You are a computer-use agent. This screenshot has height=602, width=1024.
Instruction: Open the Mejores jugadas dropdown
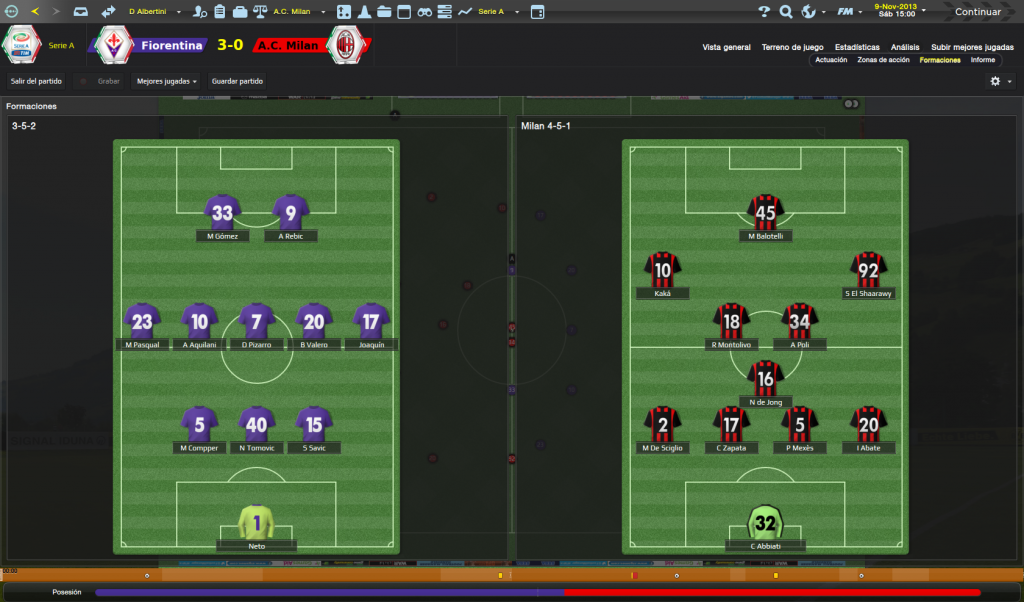[166, 81]
